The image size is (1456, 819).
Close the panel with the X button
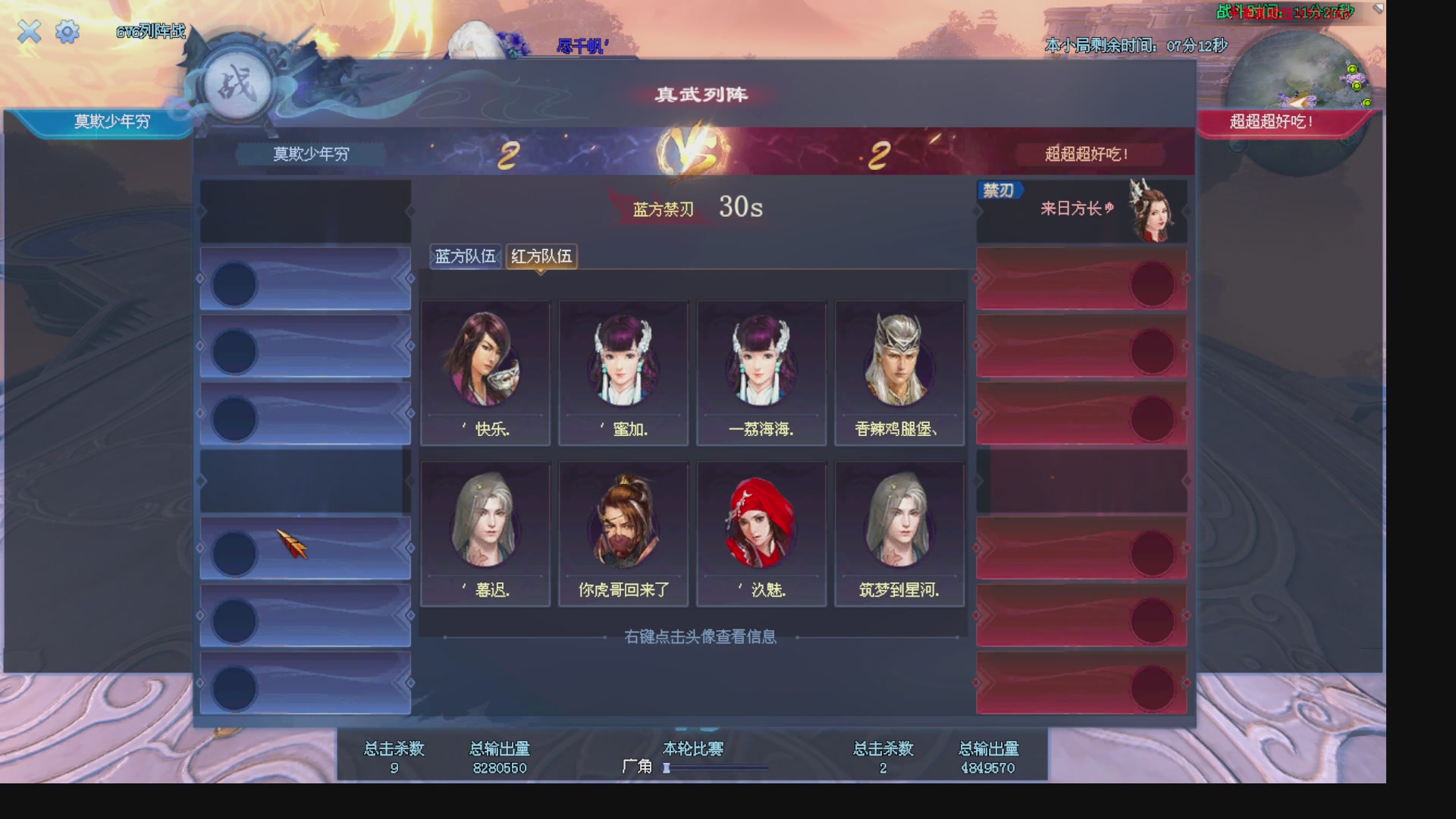click(29, 32)
